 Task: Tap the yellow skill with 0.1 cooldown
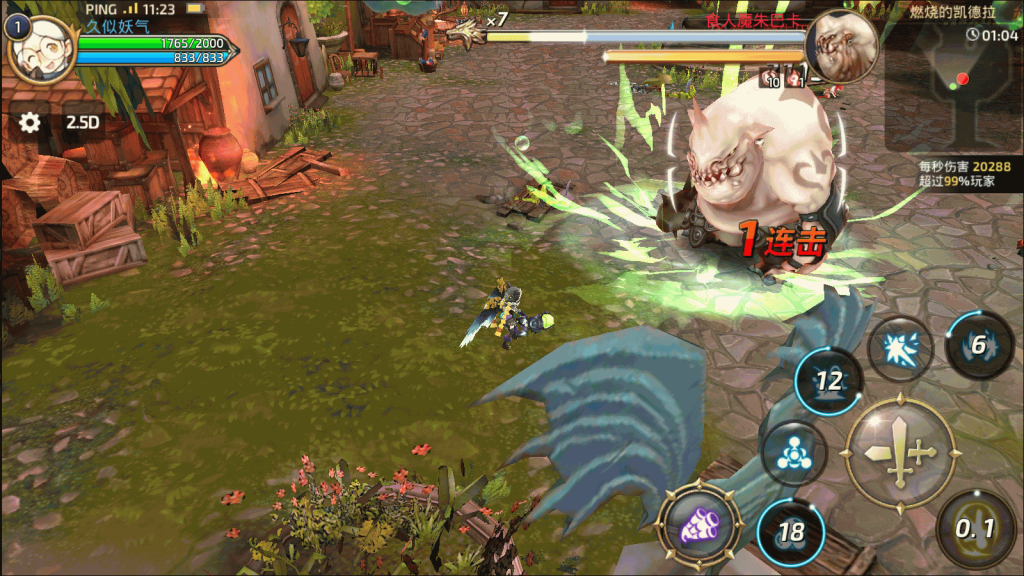[x=975, y=528]
